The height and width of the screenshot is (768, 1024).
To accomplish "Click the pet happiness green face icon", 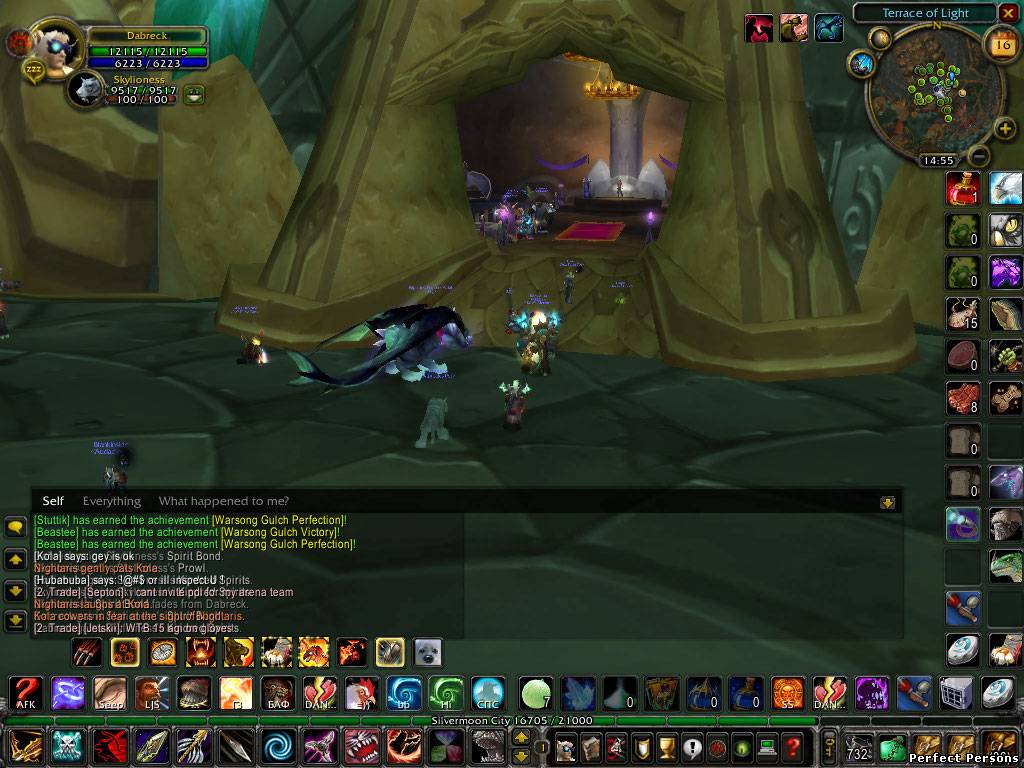I will (x=193, y=94).
